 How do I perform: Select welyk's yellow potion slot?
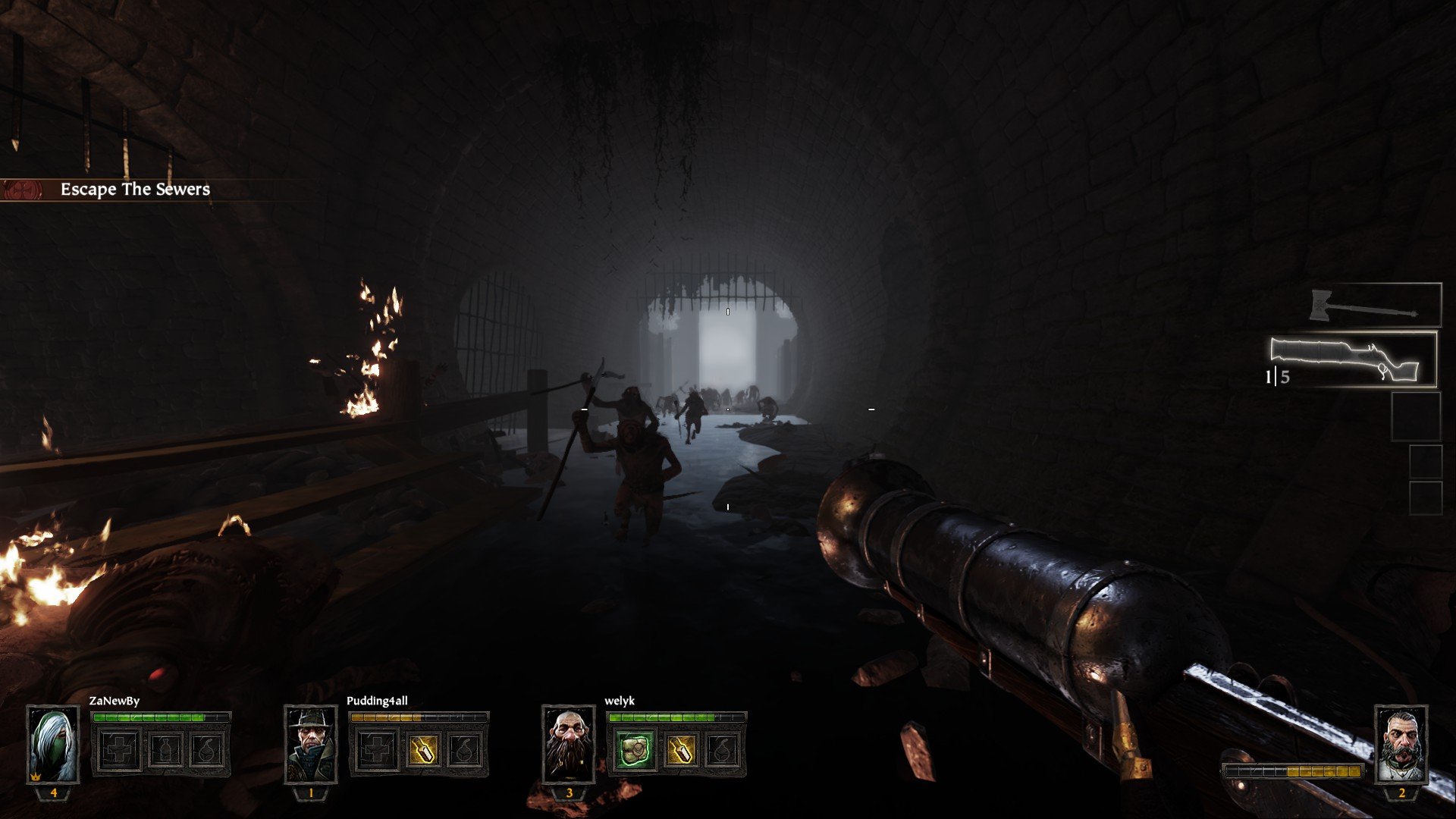click(x=679, y=749)
